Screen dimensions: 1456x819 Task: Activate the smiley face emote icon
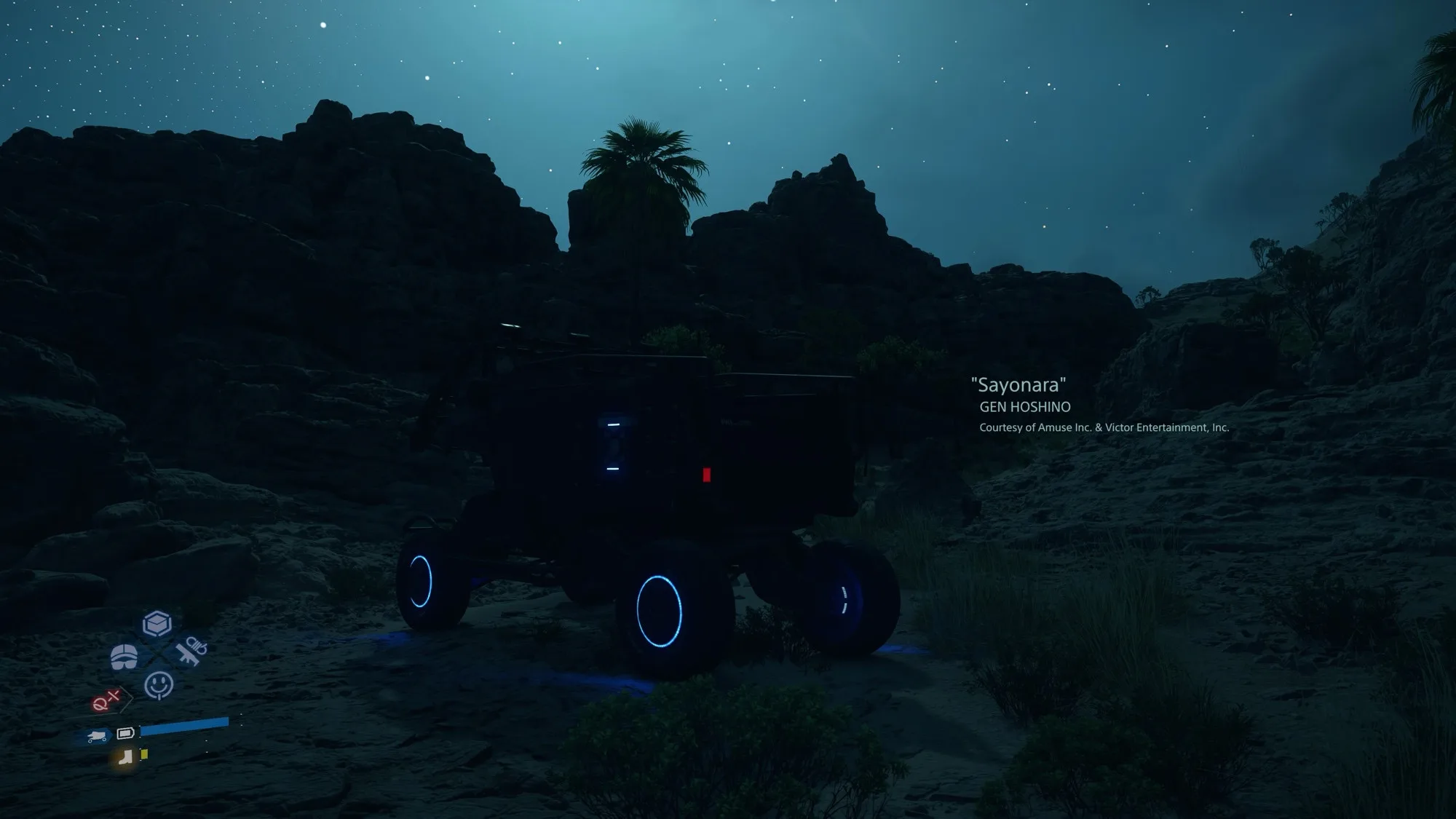click(x=159, y=685)
